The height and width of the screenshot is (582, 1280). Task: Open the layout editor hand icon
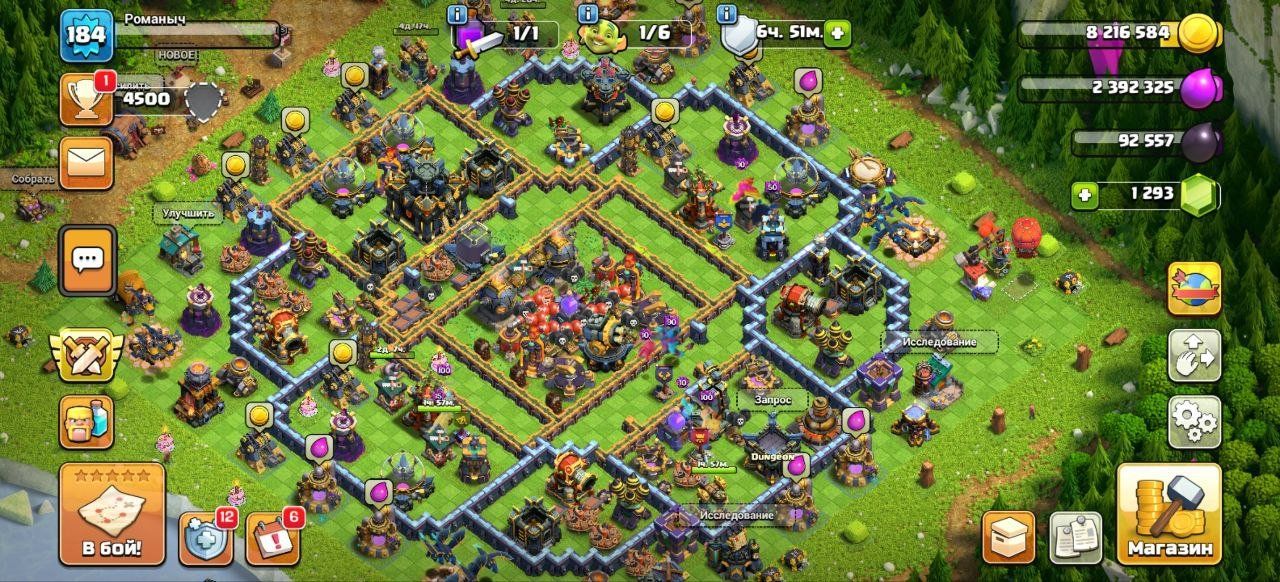tap(1194, 355)
